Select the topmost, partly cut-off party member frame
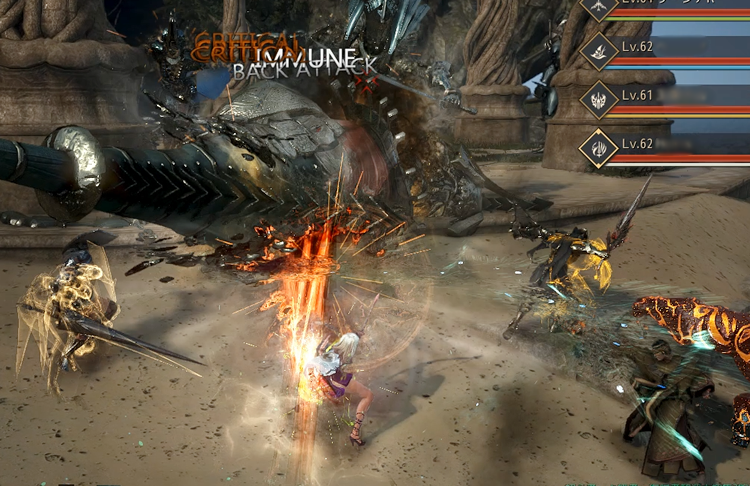Screen dimensions: 750x486 (x=666, y=8)
